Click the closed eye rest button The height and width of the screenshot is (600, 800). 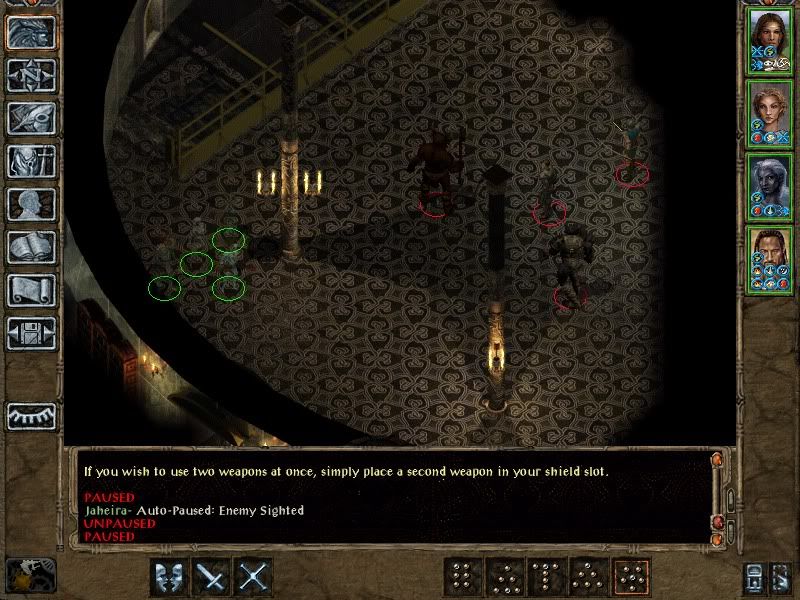pyautogui.click(x=32, y=415)
